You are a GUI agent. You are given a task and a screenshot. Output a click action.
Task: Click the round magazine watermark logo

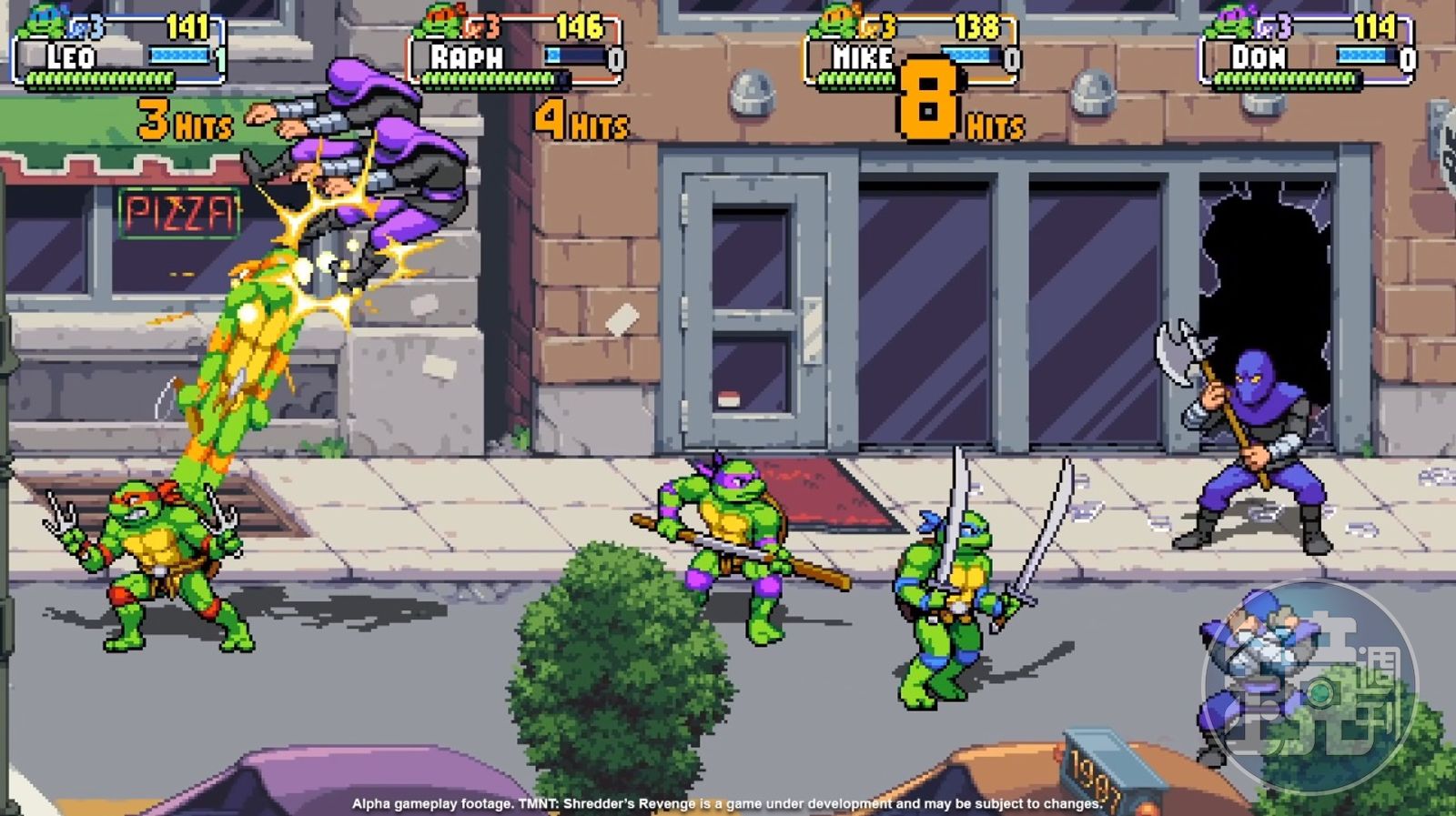(x=1309, y=688)
